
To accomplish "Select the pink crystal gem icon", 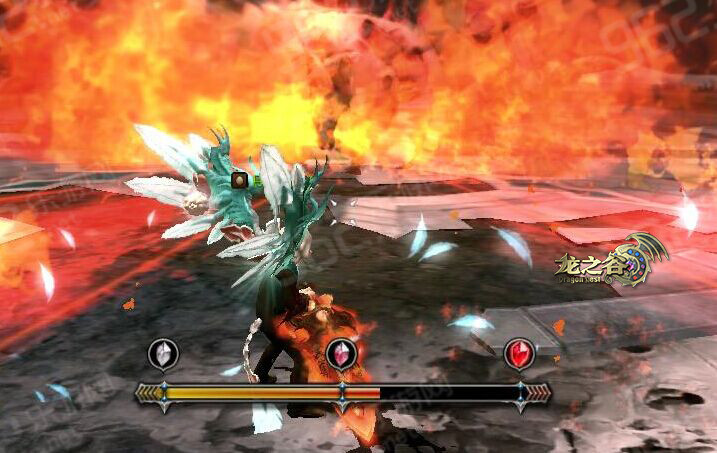I will [342, 354].
